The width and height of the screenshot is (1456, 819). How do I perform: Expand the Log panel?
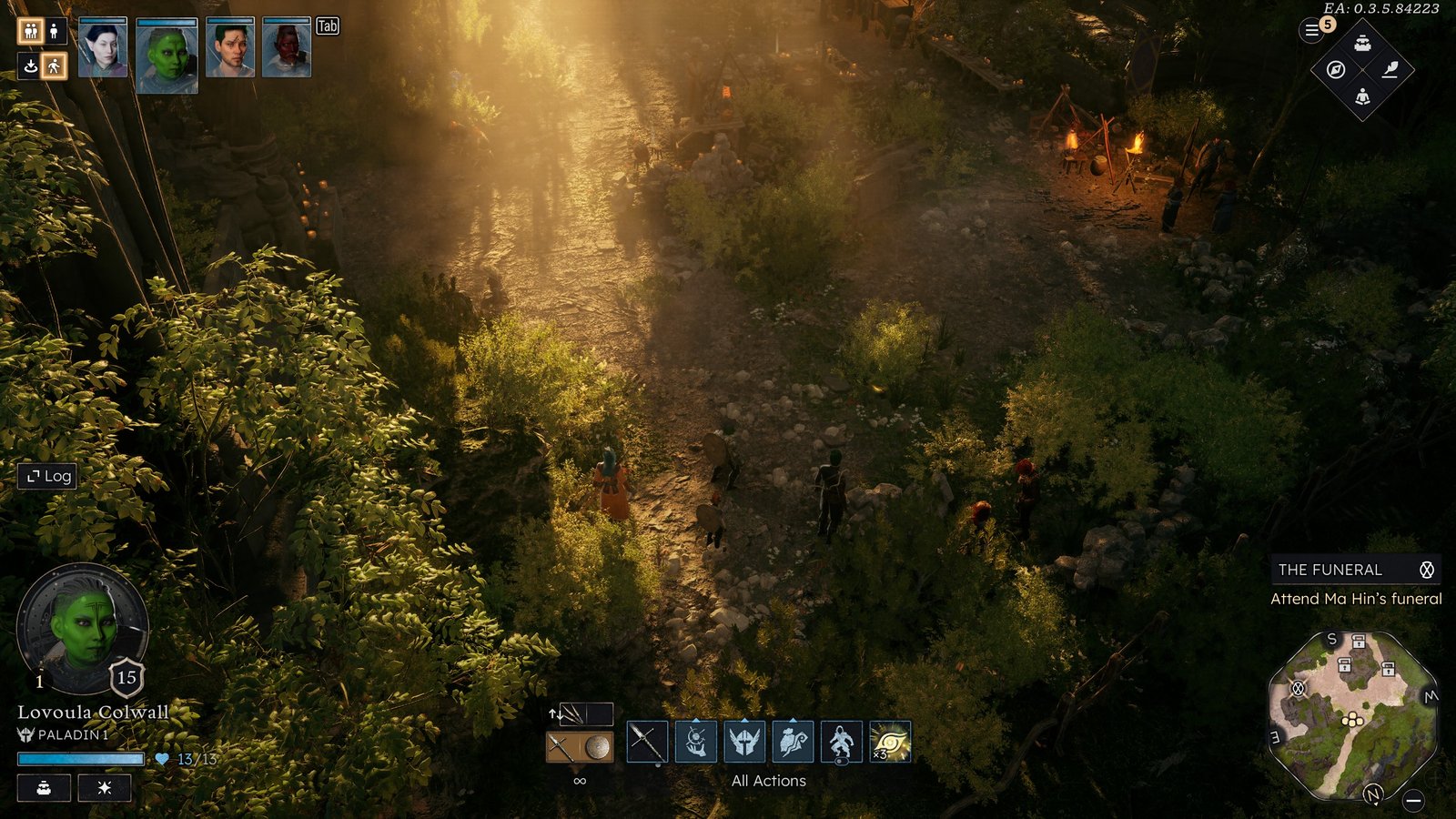point(48,476)
